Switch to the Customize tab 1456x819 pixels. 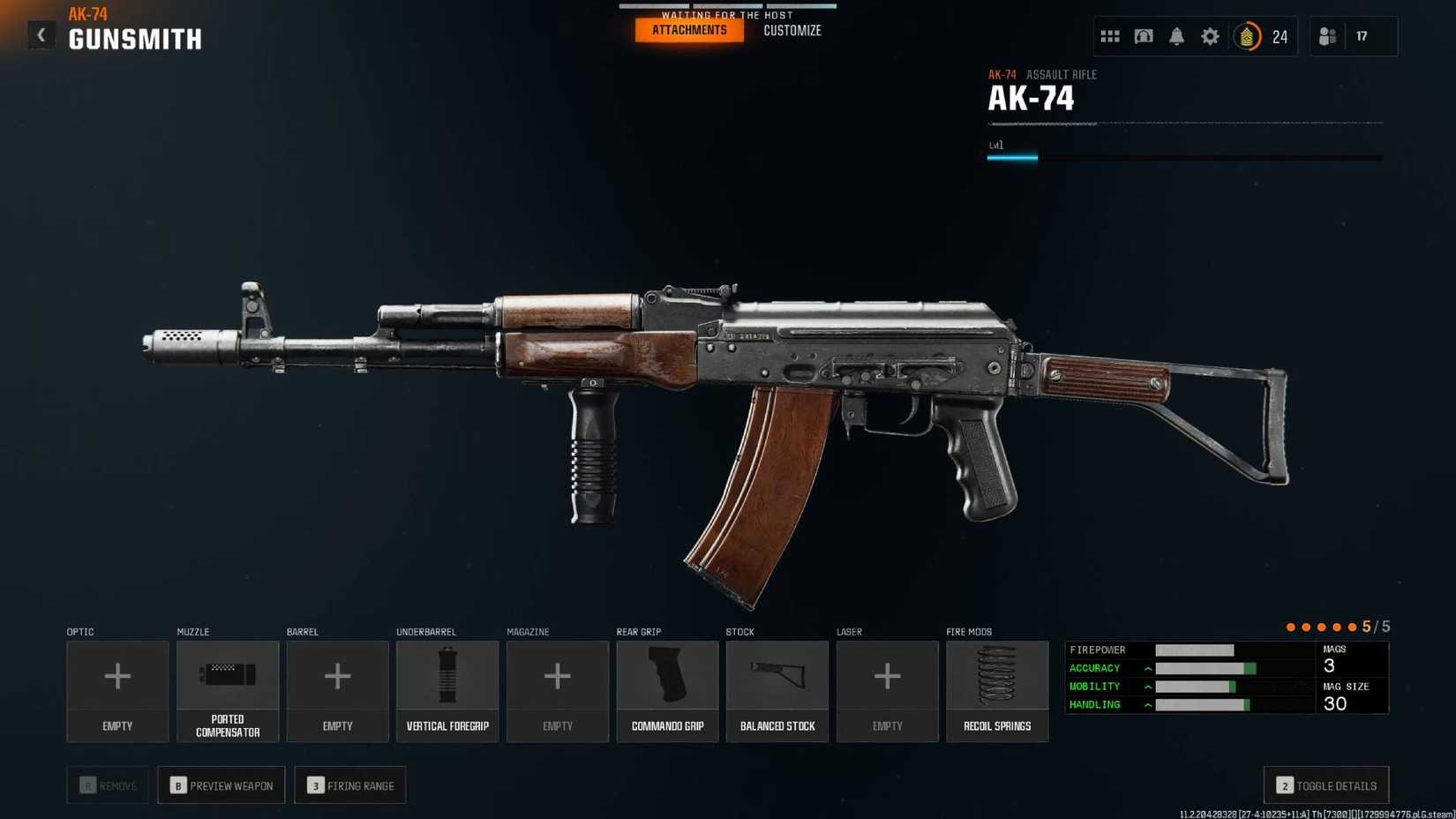[x=792, y=29]
